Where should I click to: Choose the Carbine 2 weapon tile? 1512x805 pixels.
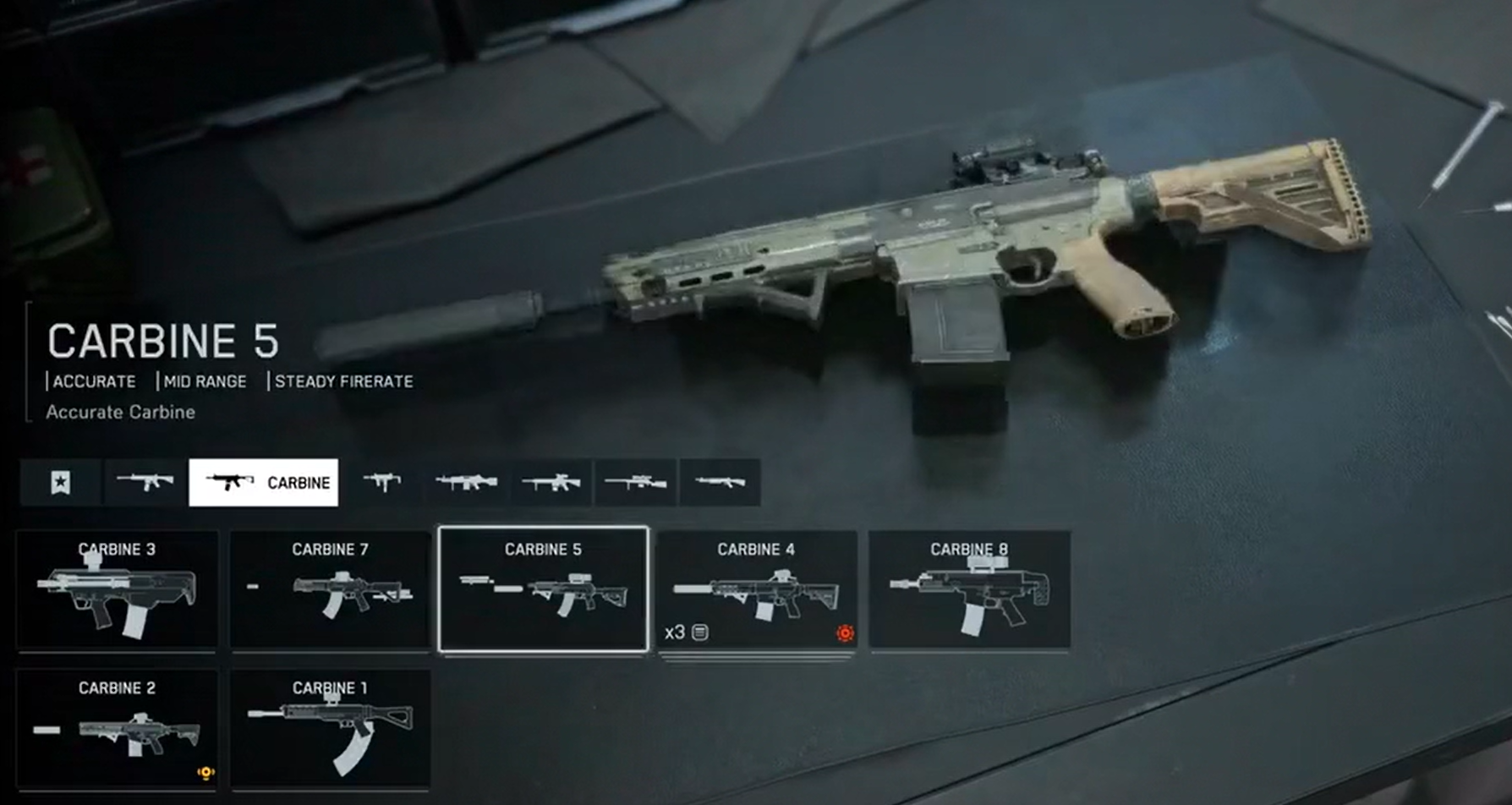[x=117, y=729]
